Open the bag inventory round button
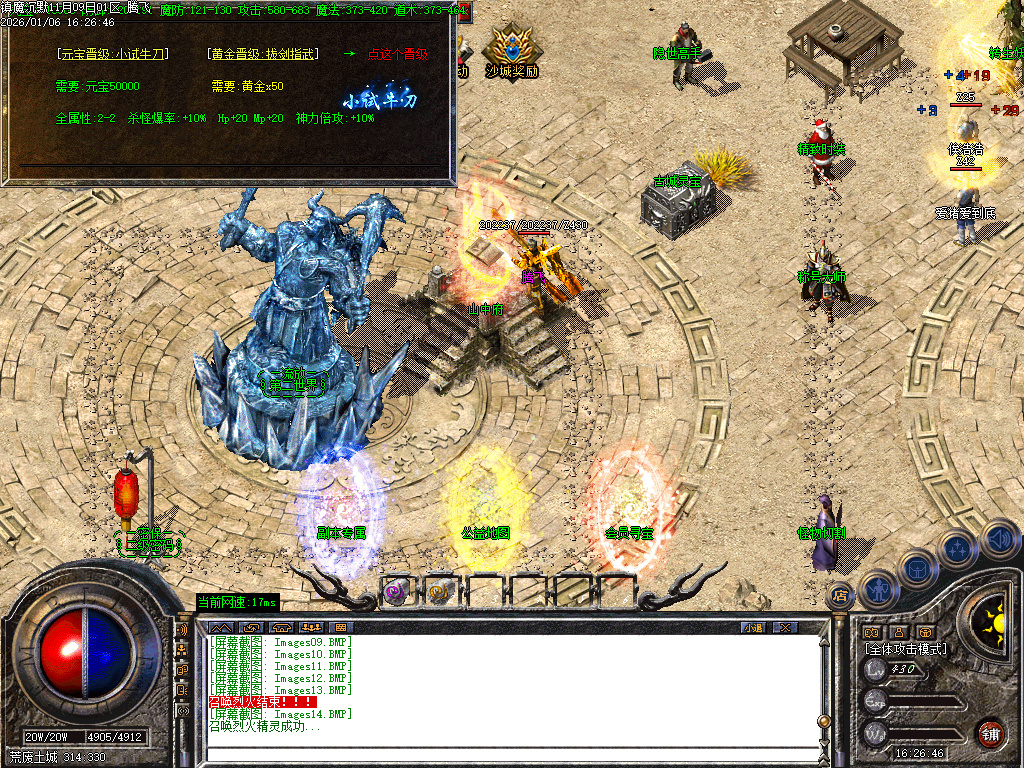1024x768 pixels. point(917,568)
